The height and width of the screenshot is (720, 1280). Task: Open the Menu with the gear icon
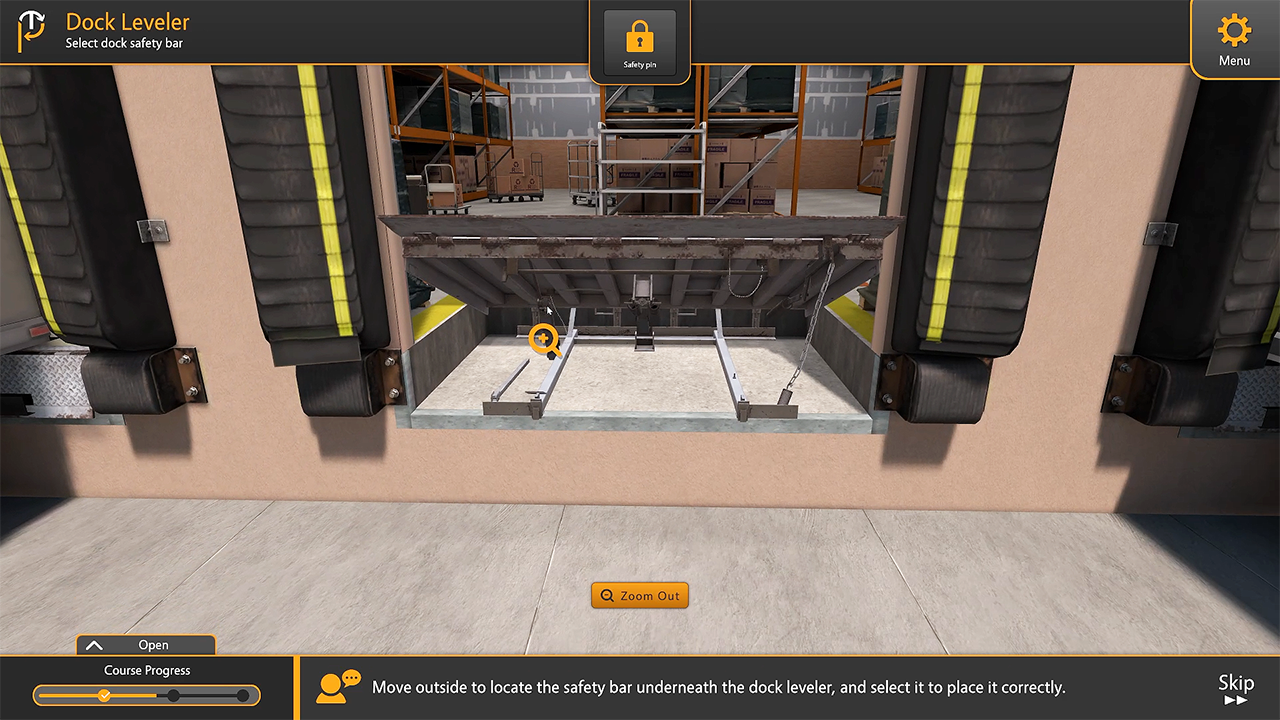click(x=1234, y=39)
